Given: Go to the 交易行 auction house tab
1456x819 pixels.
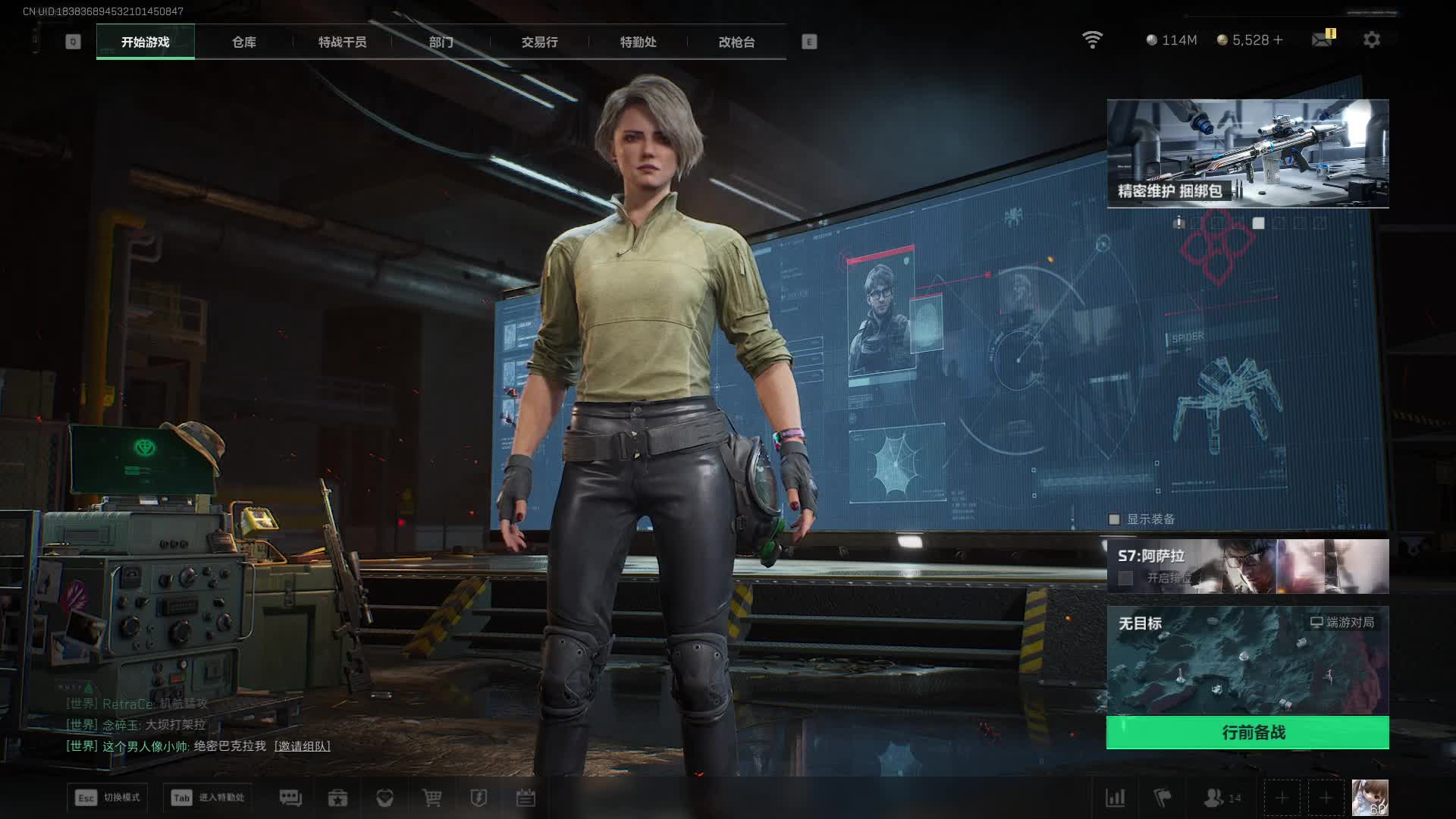Looking at the screenshot, I should (539, 42).
